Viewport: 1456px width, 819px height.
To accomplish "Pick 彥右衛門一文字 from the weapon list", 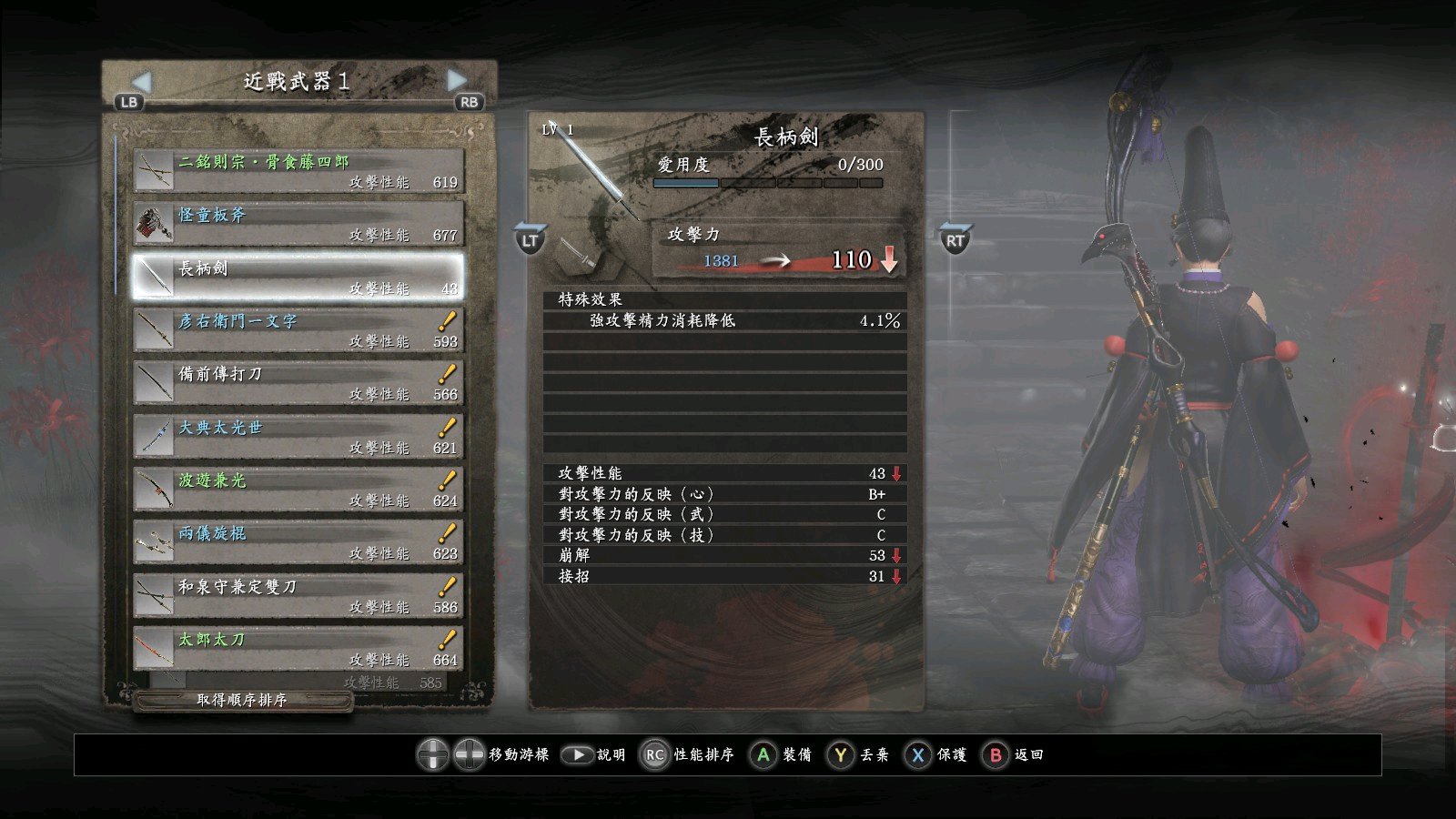I will pos(298,330).
